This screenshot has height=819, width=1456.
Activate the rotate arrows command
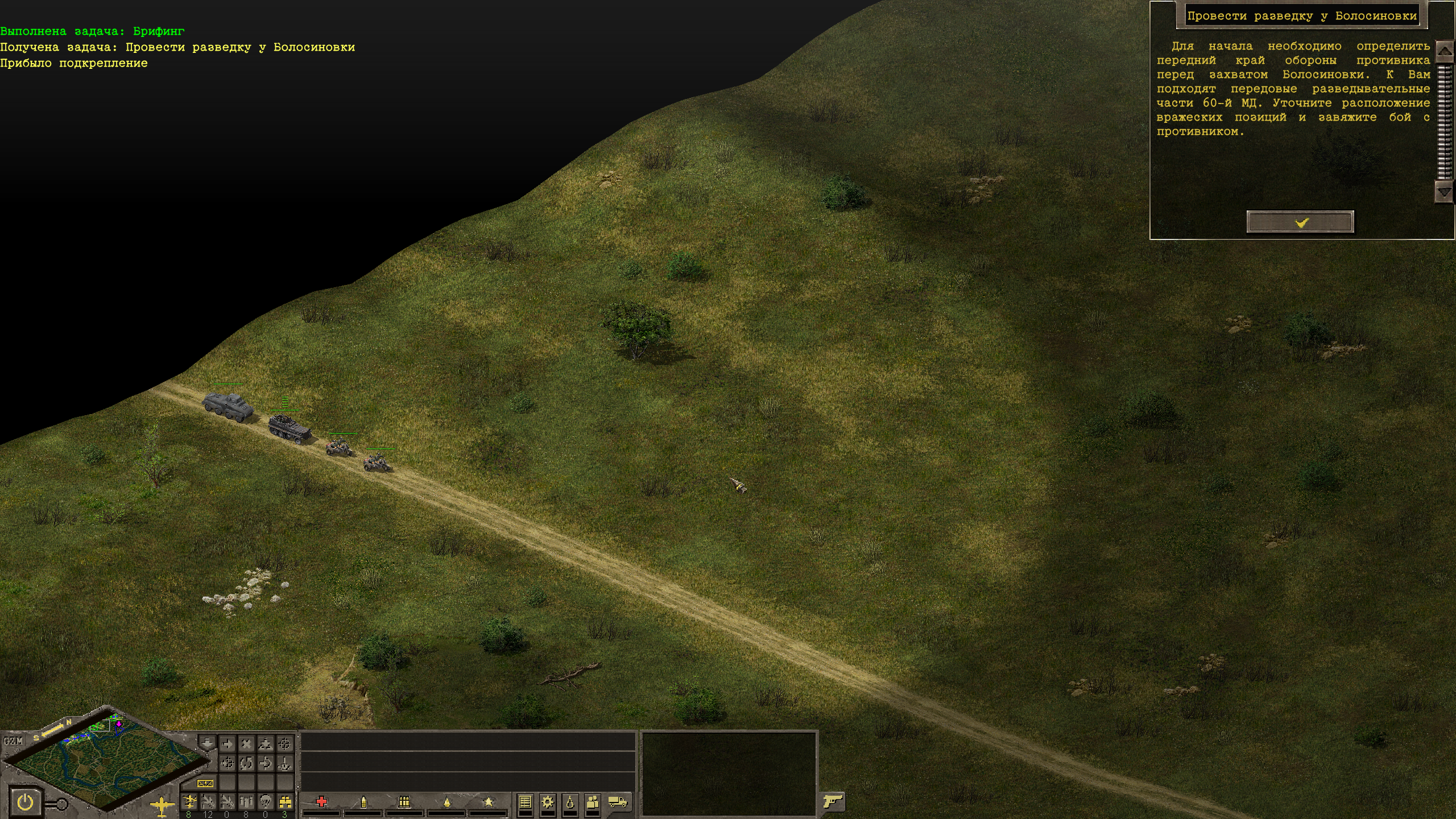[x=246, y=763]
